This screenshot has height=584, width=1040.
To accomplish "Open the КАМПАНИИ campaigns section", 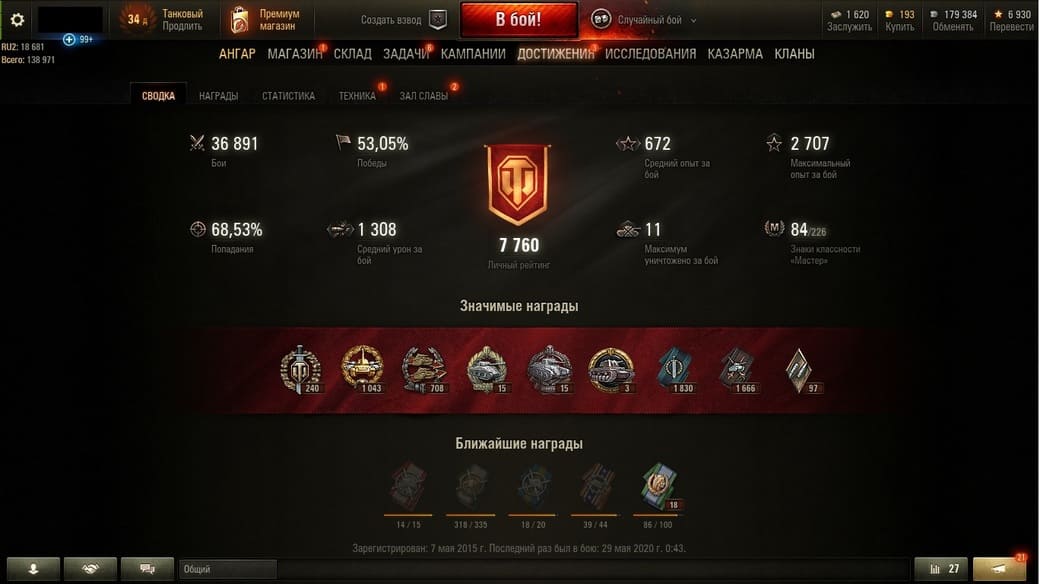I will (x=473, y=54).
